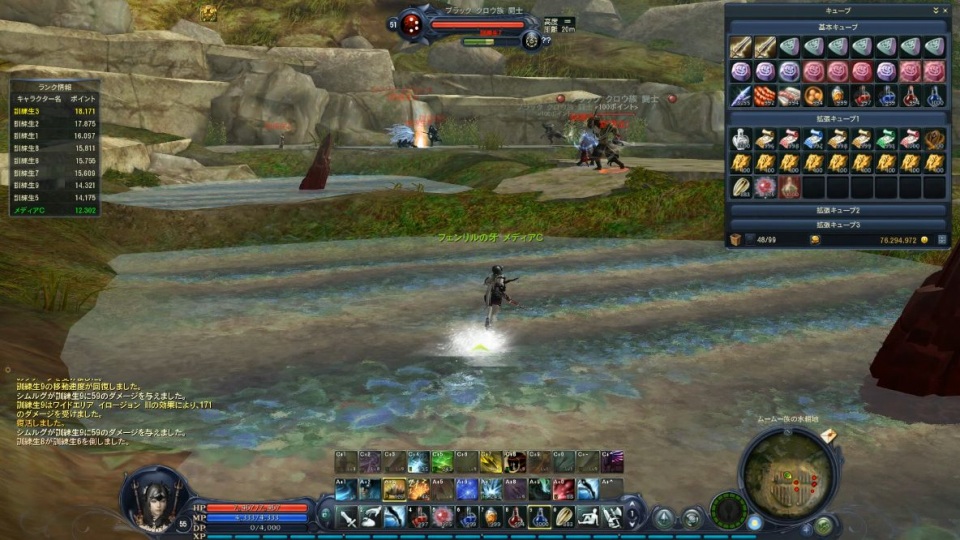The image size is (960, 540).
Task: Close the cube inventory window
Action: [x=944, y=10]
